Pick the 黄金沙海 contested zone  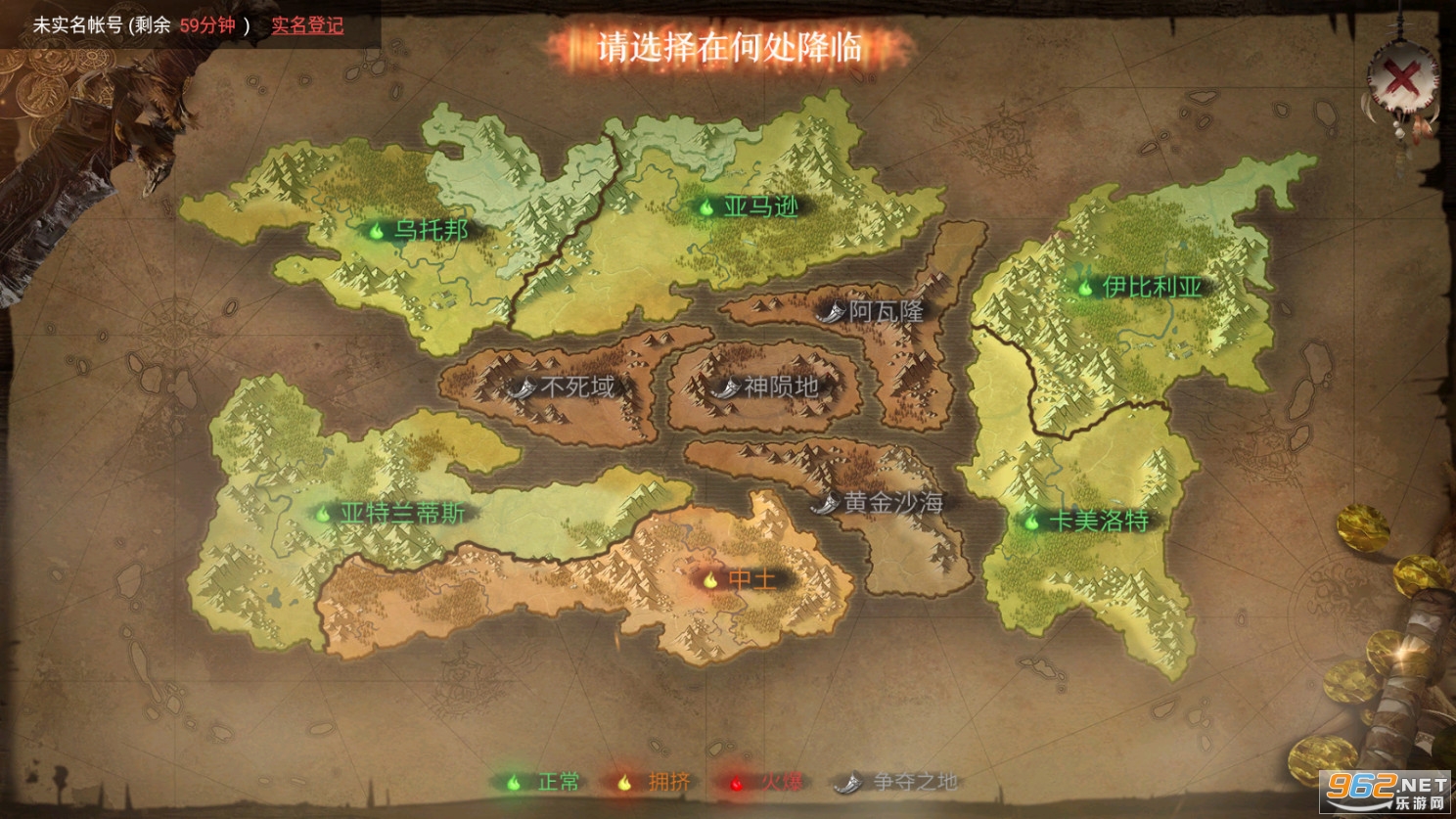pyautogui.click(x=881, y=503)
